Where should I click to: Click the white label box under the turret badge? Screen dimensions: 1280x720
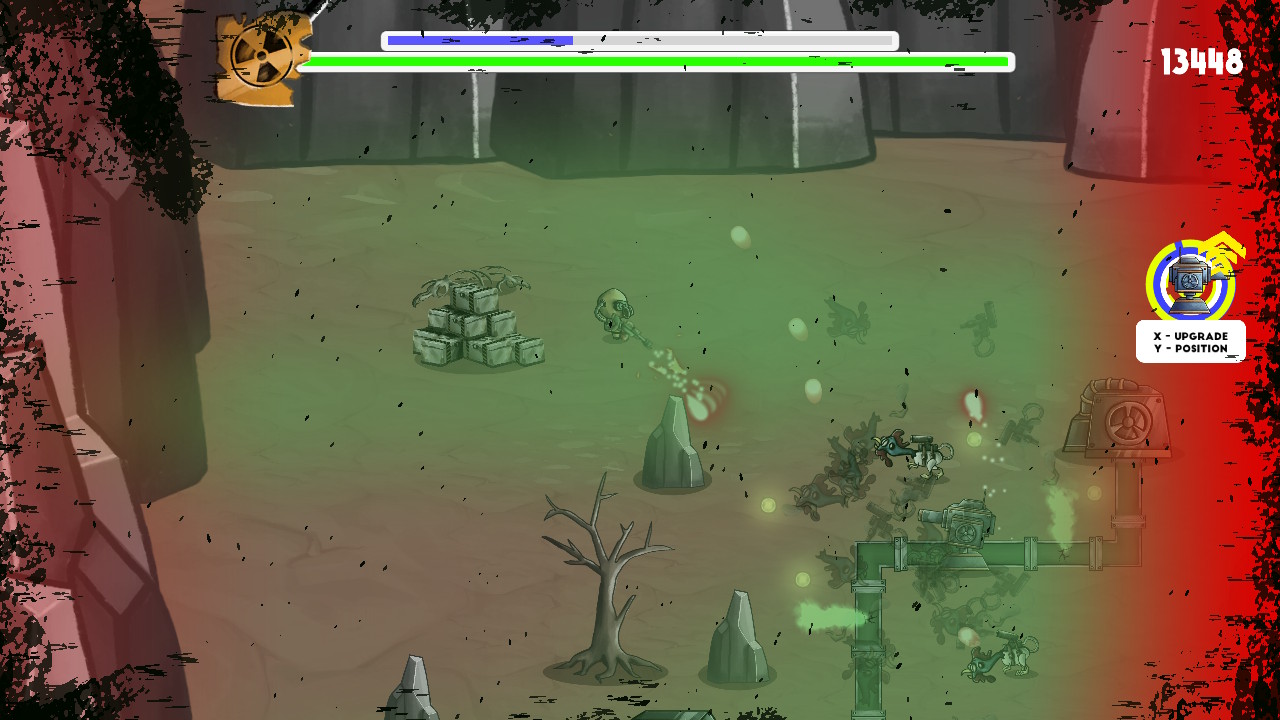click(x=1190, y=341)
